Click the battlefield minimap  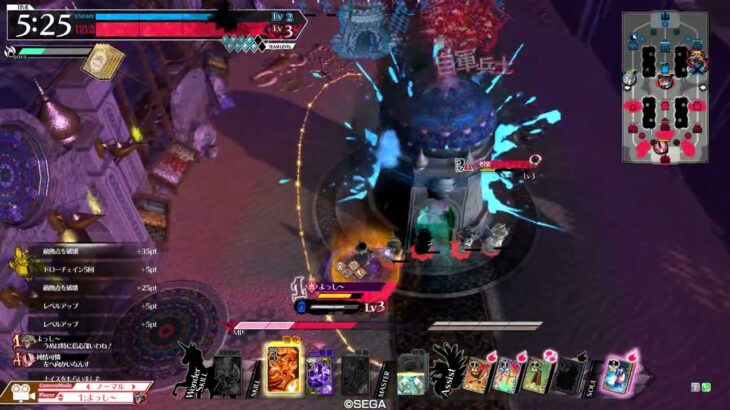click(662, 86)
